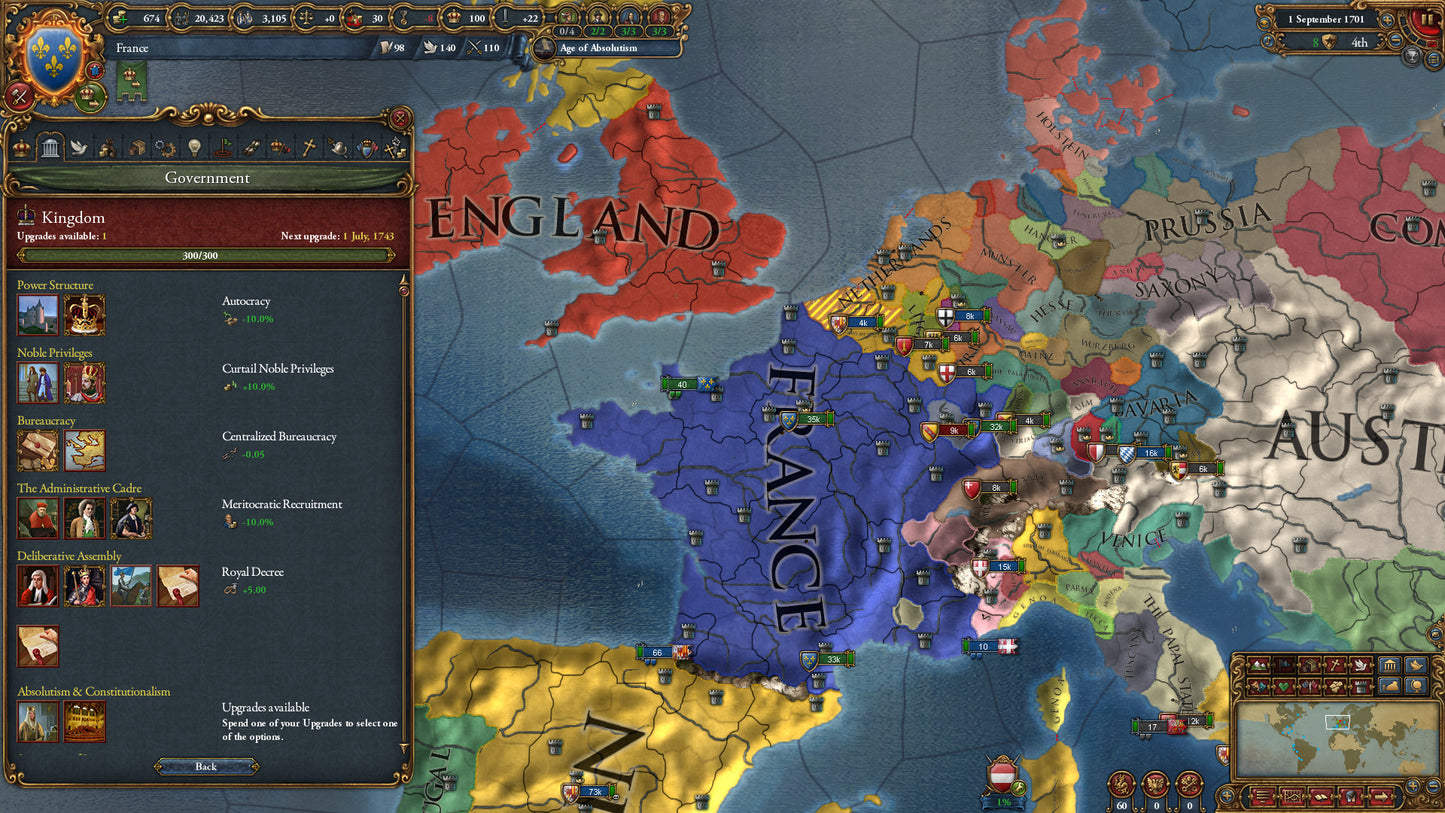Open the Ideas panel via lightbulb icon
This screenshot has height=813, width=1445.
tap(194, 147)
